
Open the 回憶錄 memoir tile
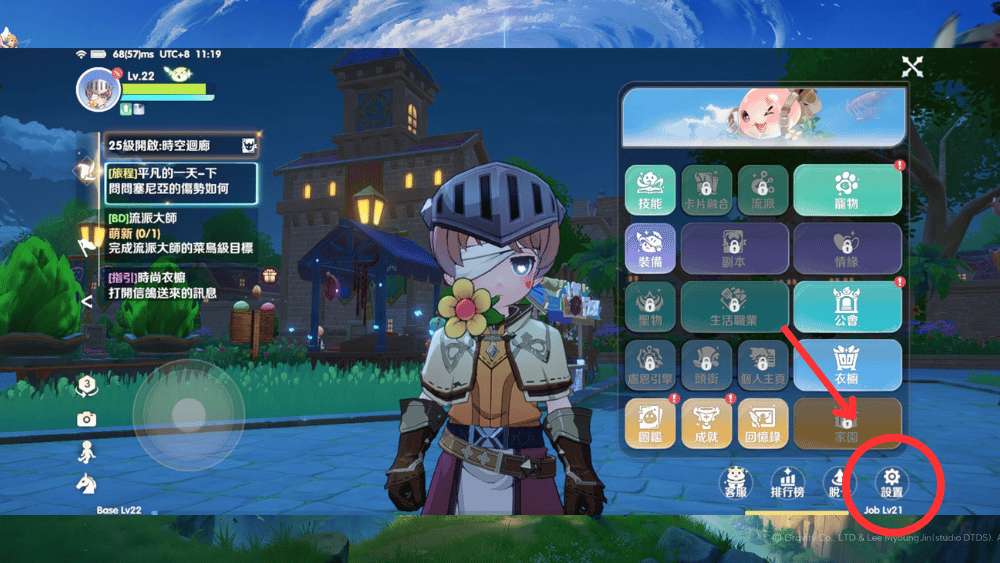(x=762, y=422)
